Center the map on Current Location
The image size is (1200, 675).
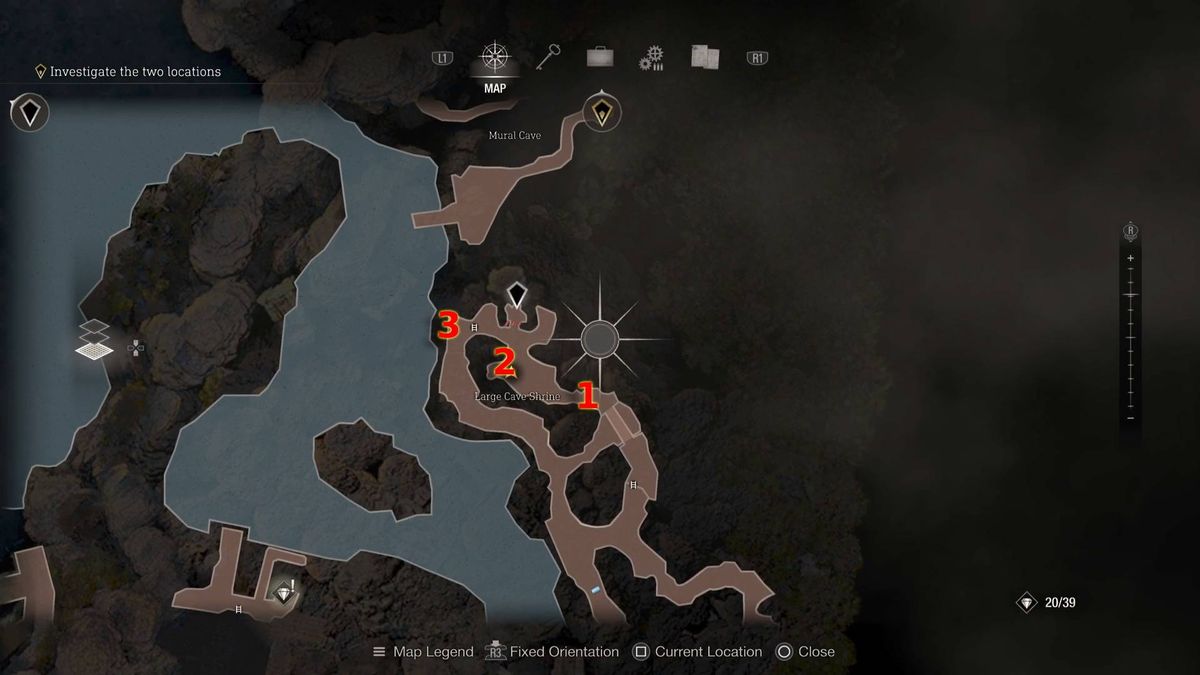pos(697,651)
